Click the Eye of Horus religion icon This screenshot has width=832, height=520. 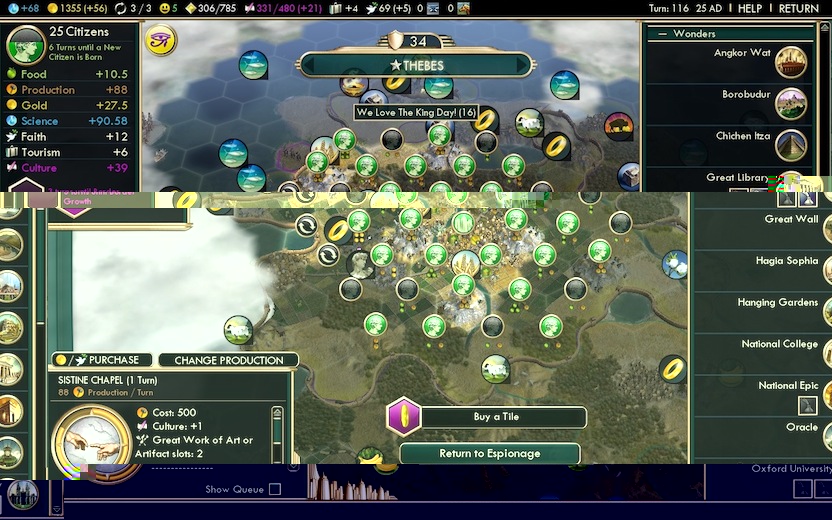pos(160,41)
